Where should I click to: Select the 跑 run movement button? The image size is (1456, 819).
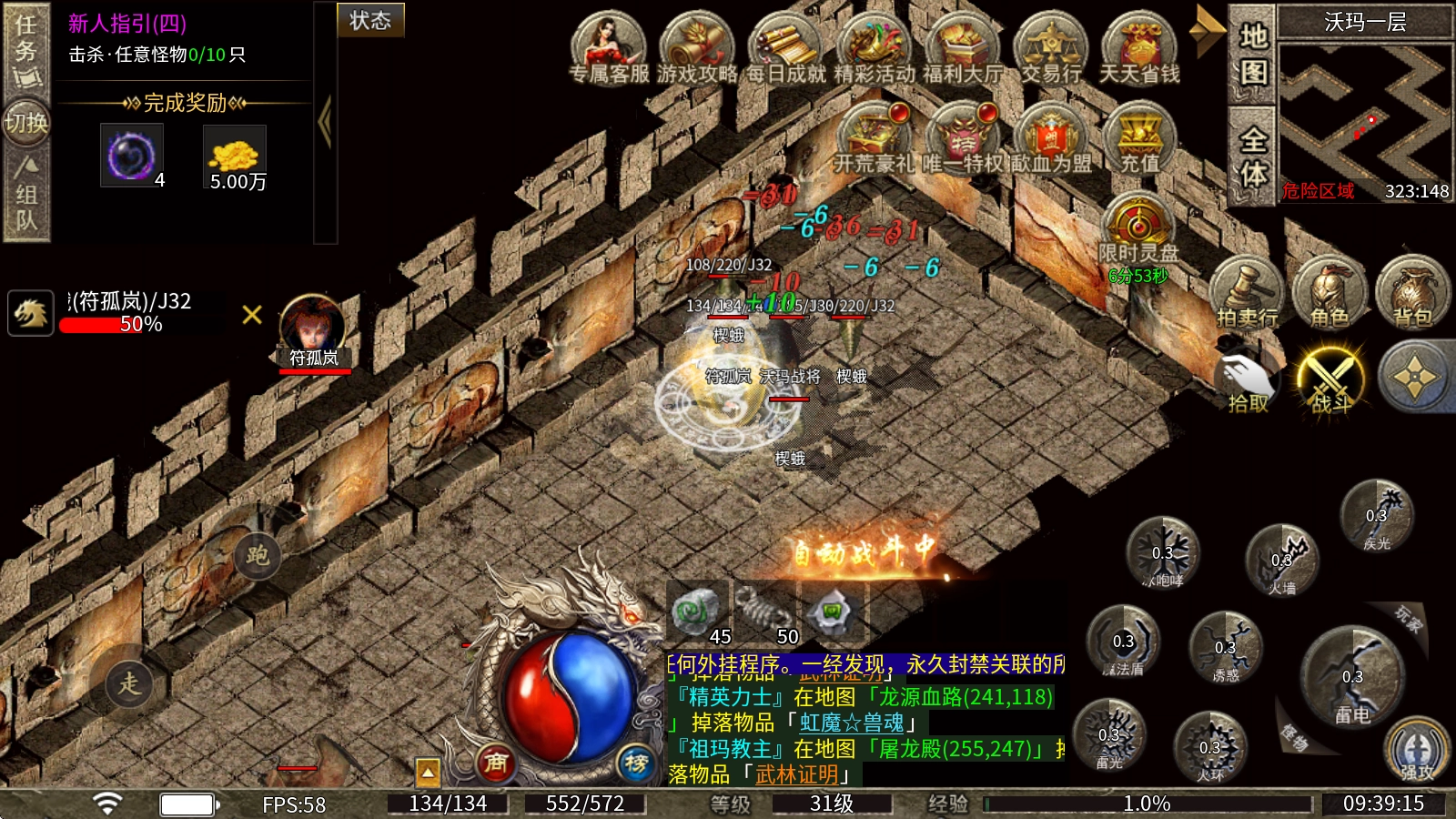pos(258,555)
